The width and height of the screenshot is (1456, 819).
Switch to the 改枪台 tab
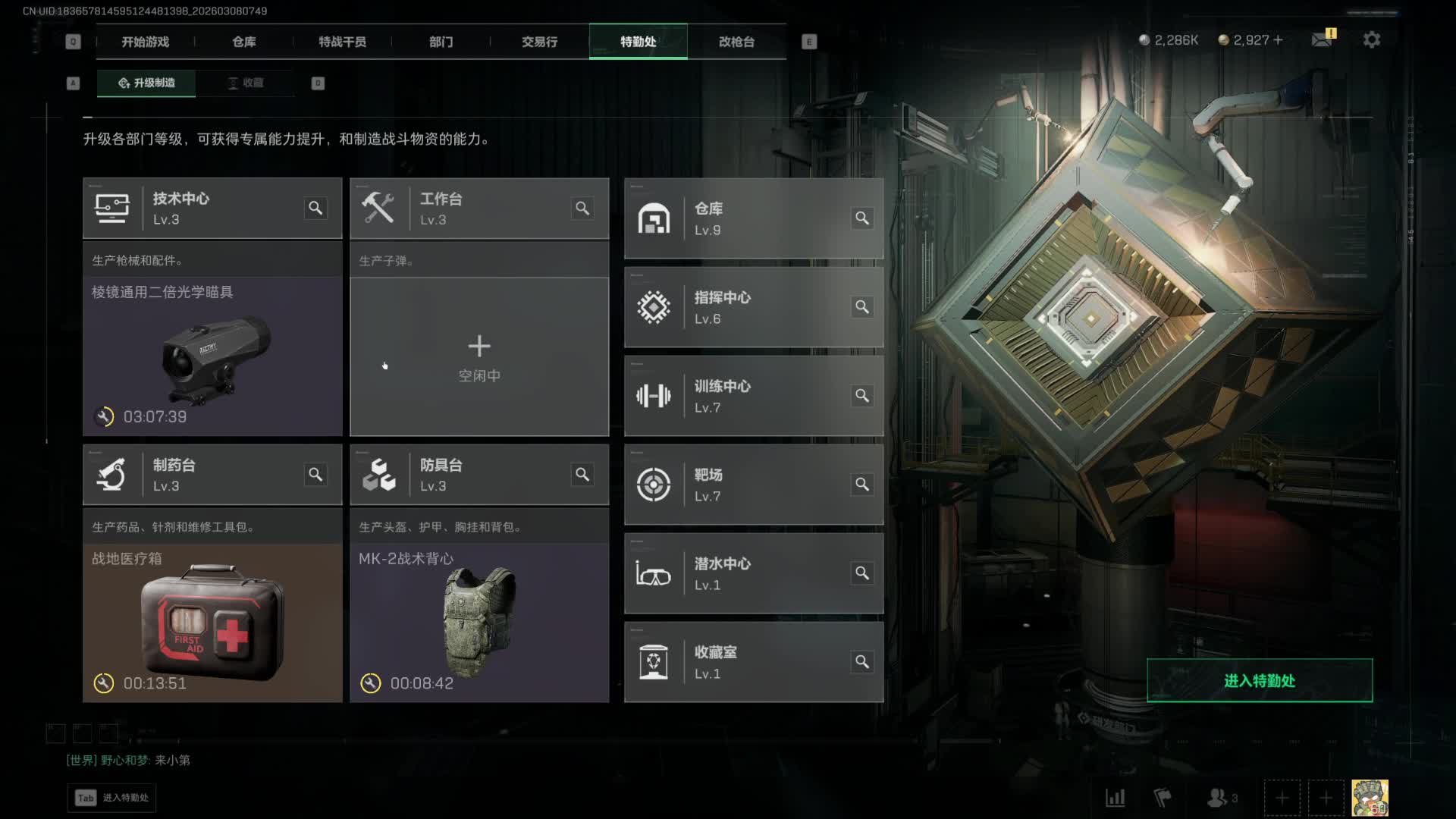point(736,42)
